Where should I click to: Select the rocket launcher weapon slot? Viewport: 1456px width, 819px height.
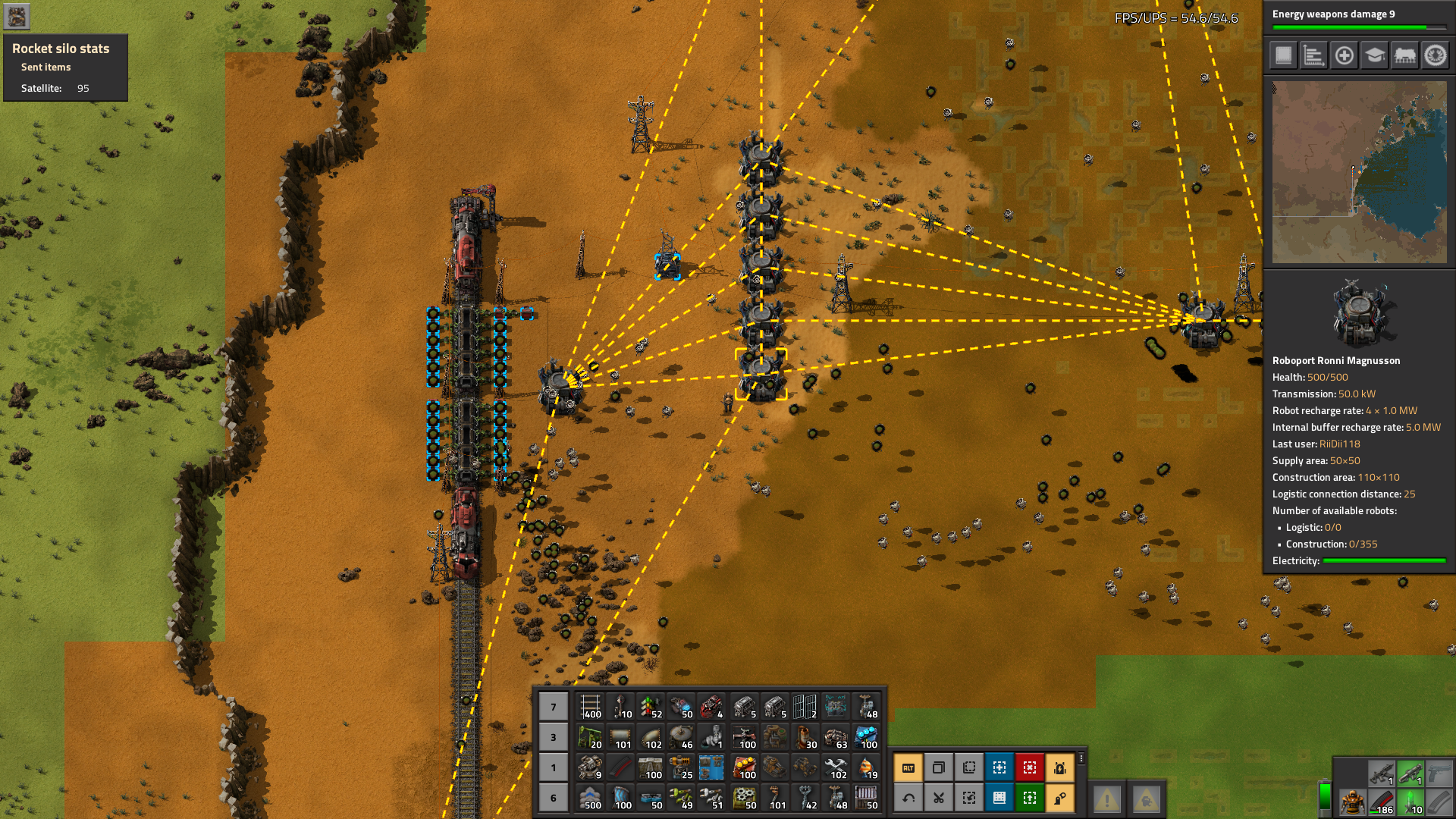pos(1410,773)
